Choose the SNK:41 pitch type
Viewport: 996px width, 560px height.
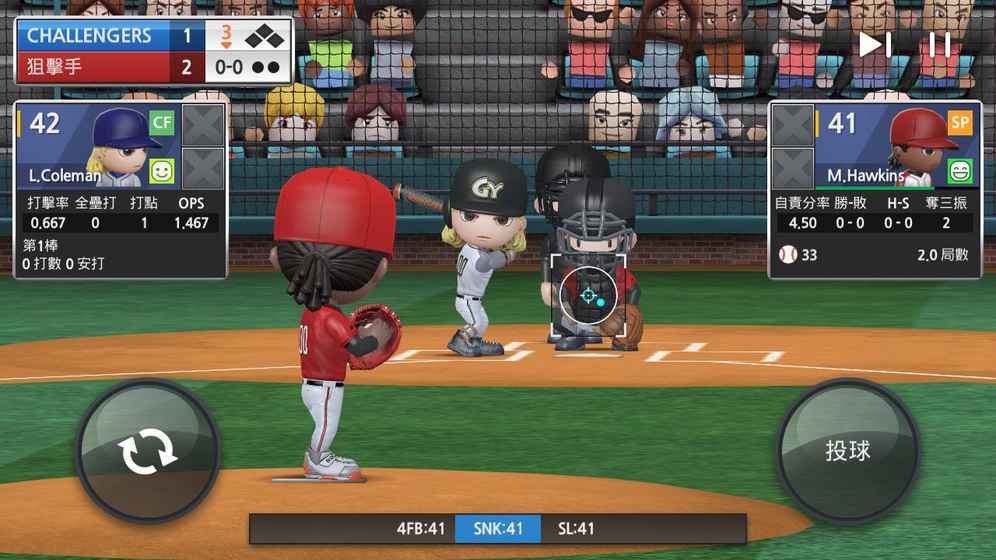[x=498, y=528]
